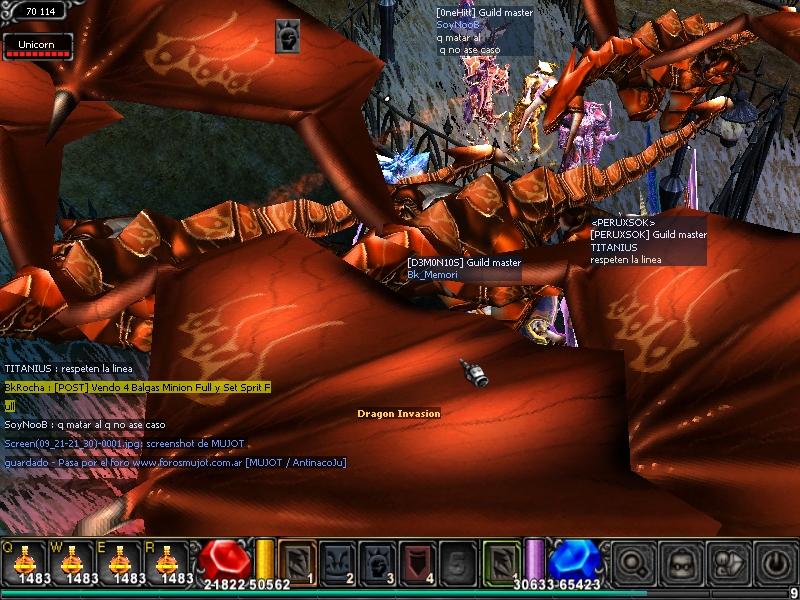800x600 pixels.
Task: Open the inventory bag button
Action: (682, 560)
